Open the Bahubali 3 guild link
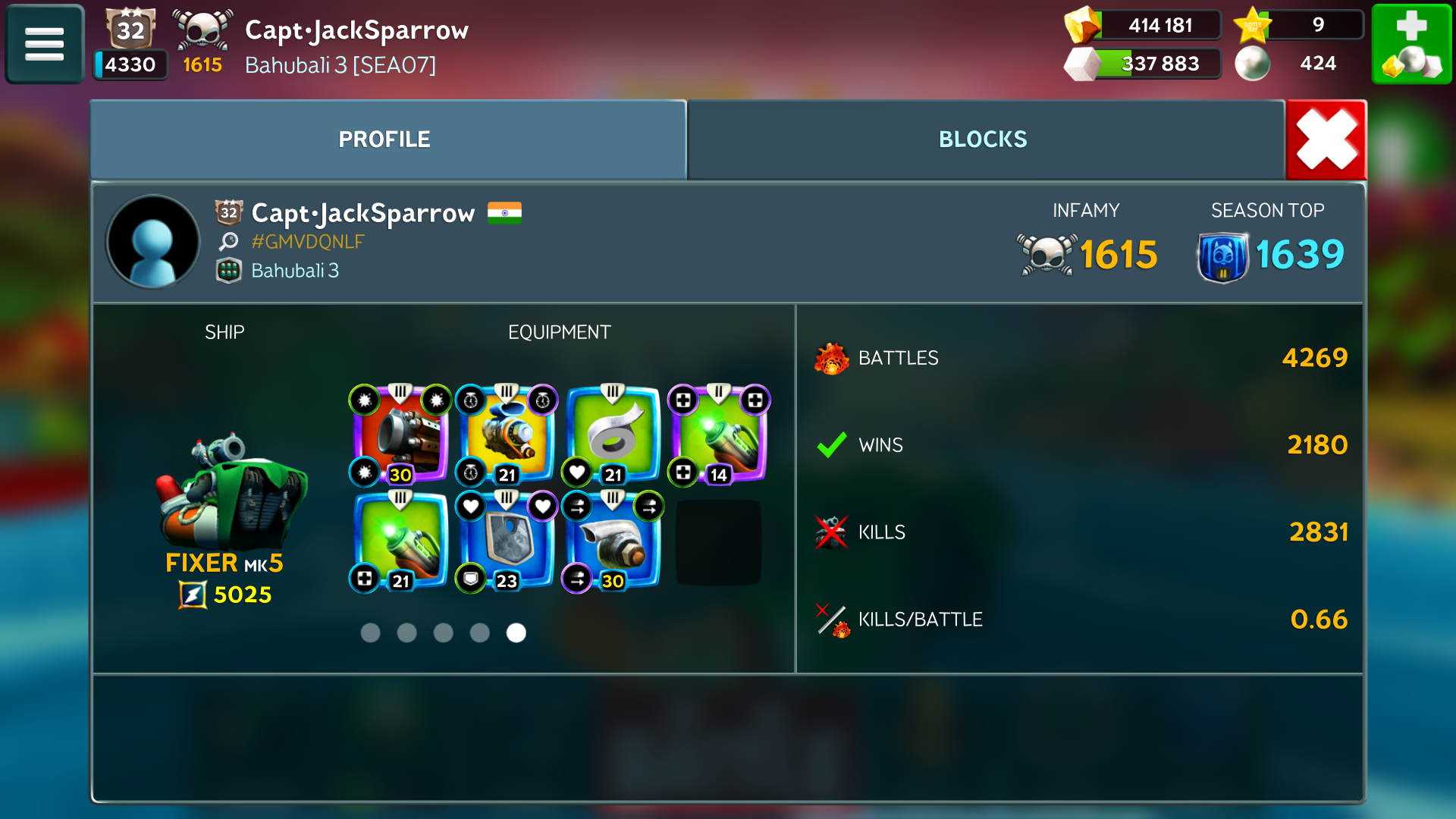 (x=295, y=271)
